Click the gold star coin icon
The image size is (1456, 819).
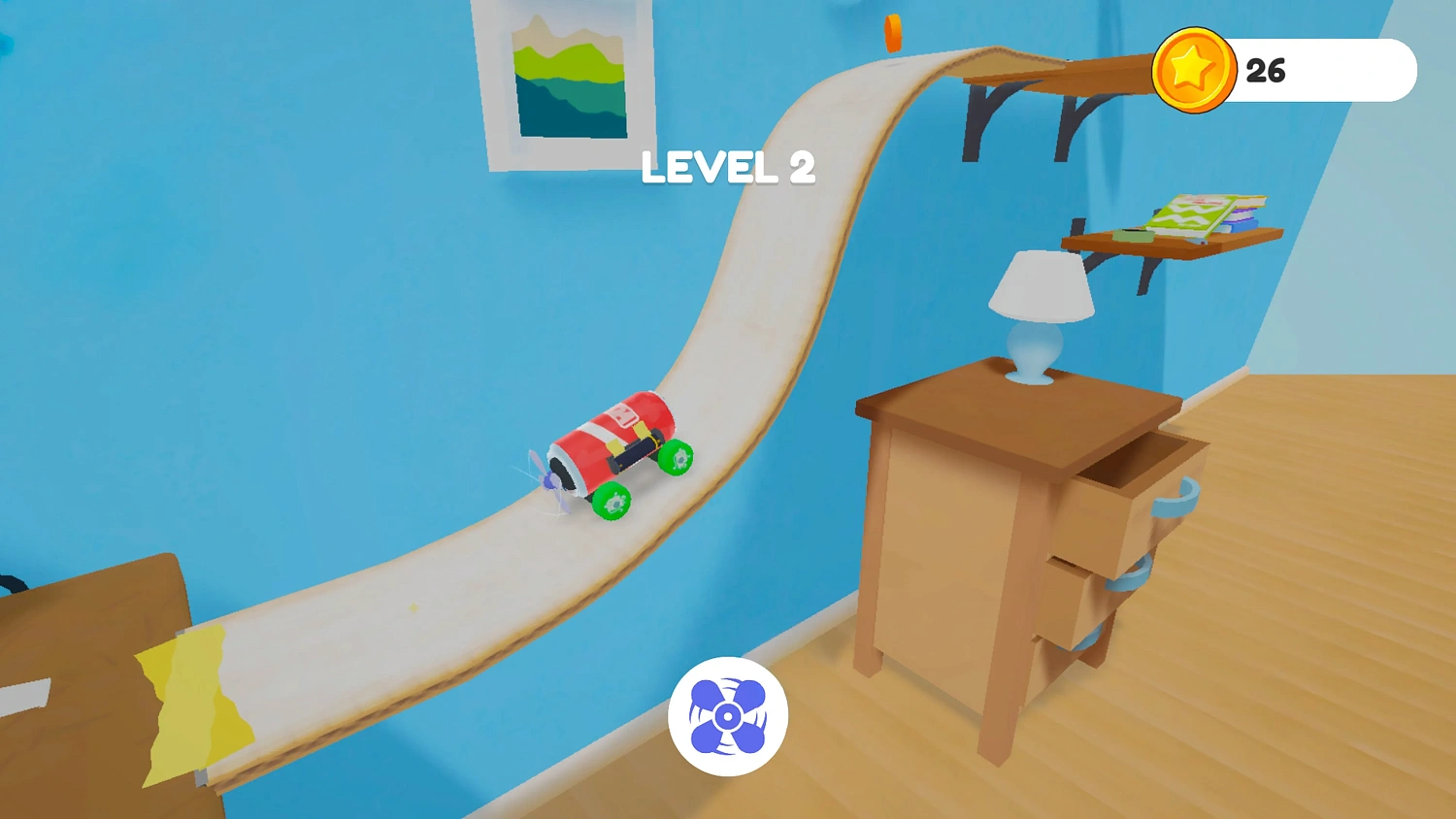click(1196, 70)
